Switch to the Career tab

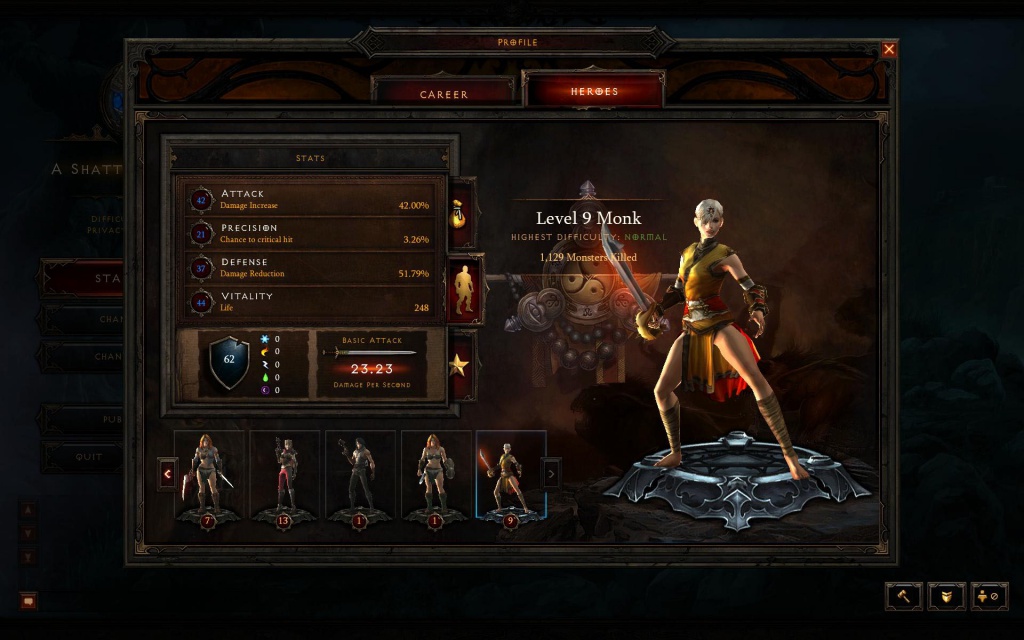click(443, 94)
